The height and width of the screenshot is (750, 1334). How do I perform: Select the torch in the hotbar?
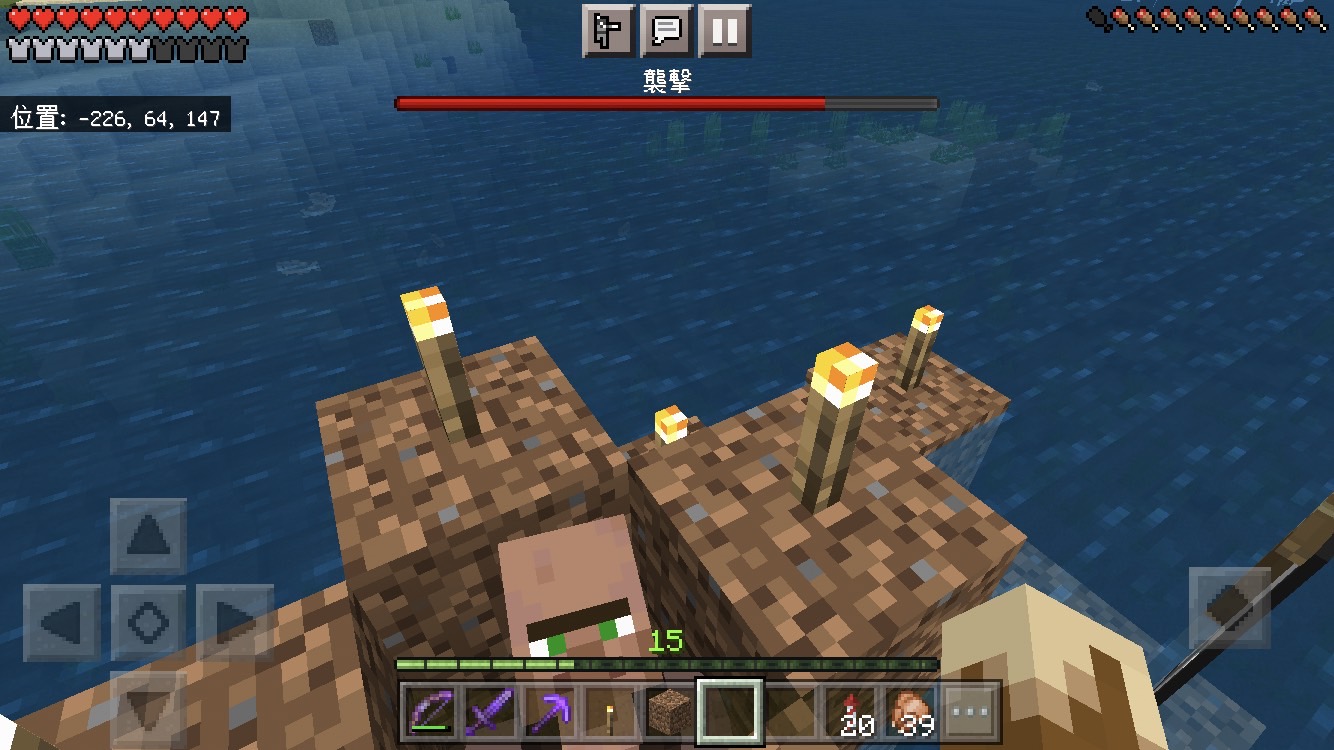[609, 712]
